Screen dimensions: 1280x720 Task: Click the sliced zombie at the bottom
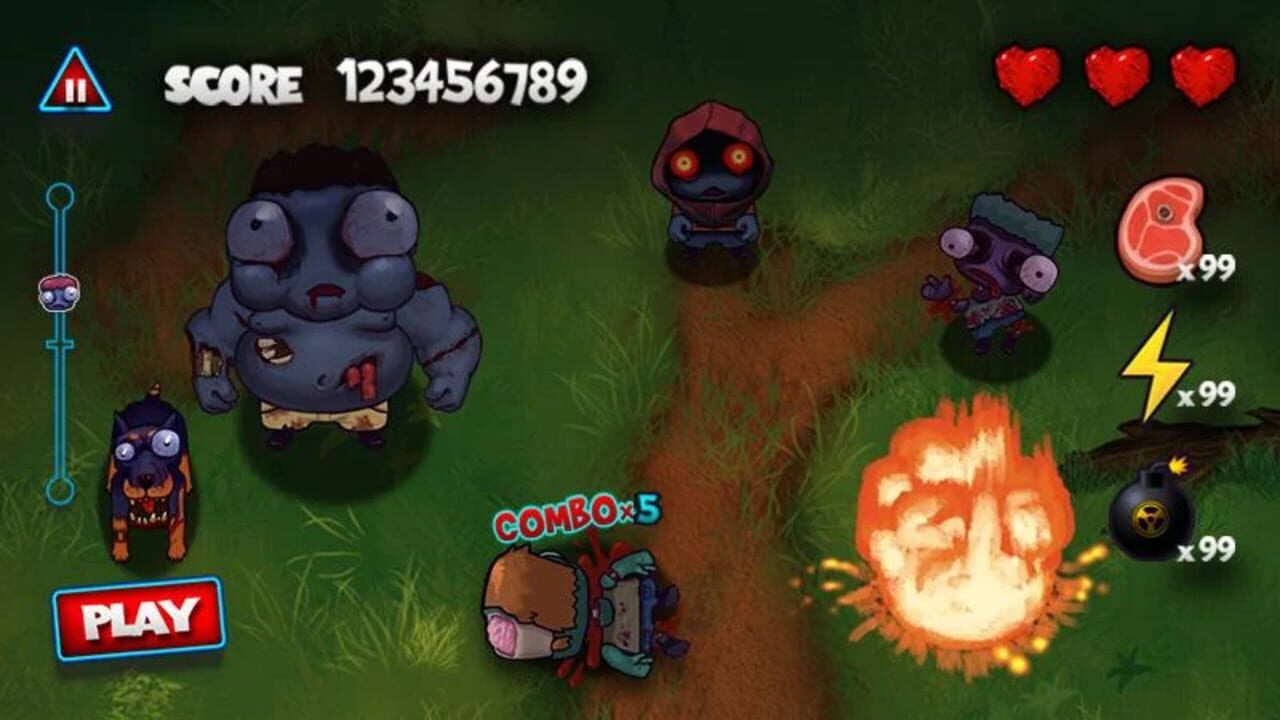(x=580, y=610)
